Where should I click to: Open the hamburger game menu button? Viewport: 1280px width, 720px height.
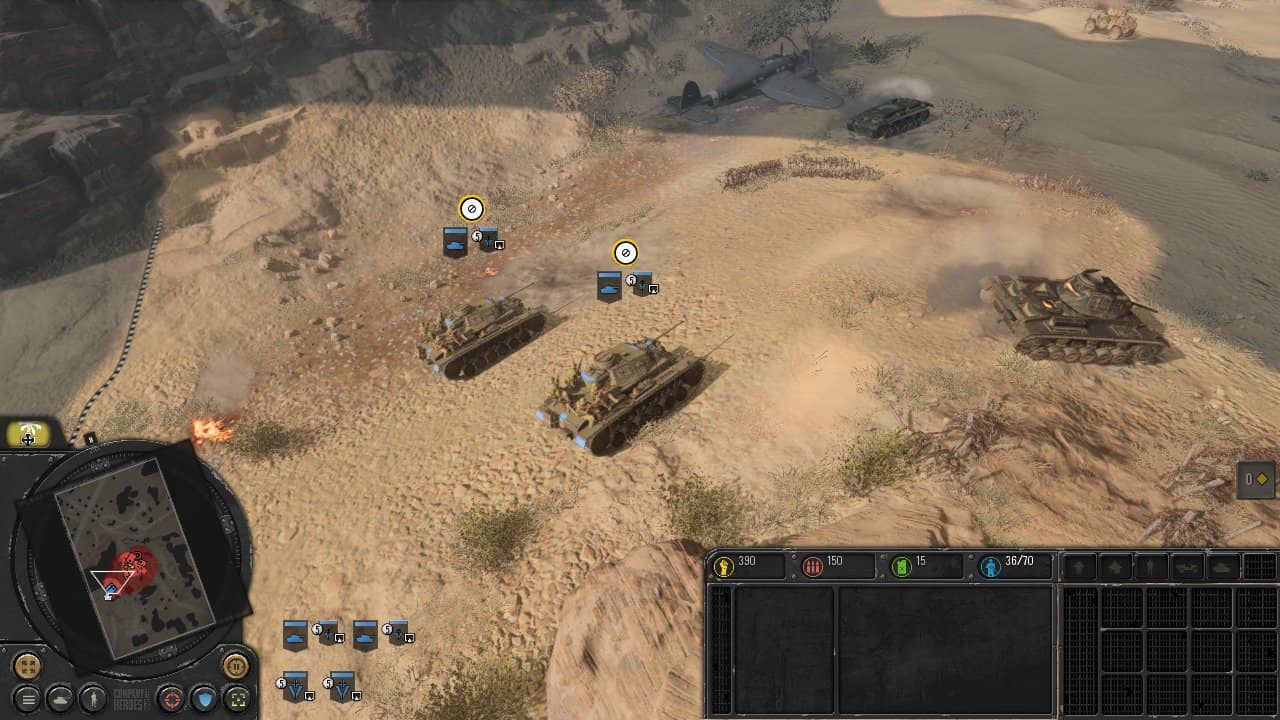coord(28,697)
